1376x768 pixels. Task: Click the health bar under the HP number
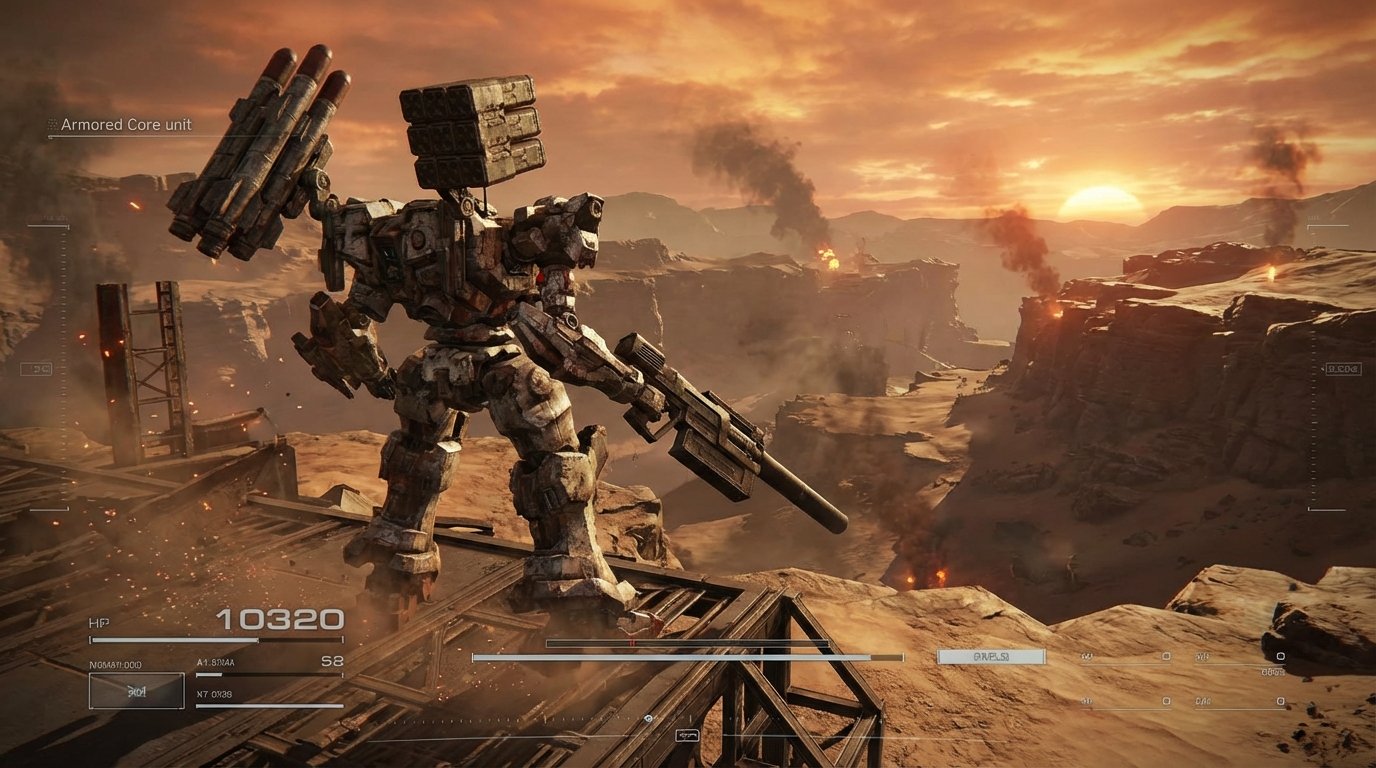[216, 638]
